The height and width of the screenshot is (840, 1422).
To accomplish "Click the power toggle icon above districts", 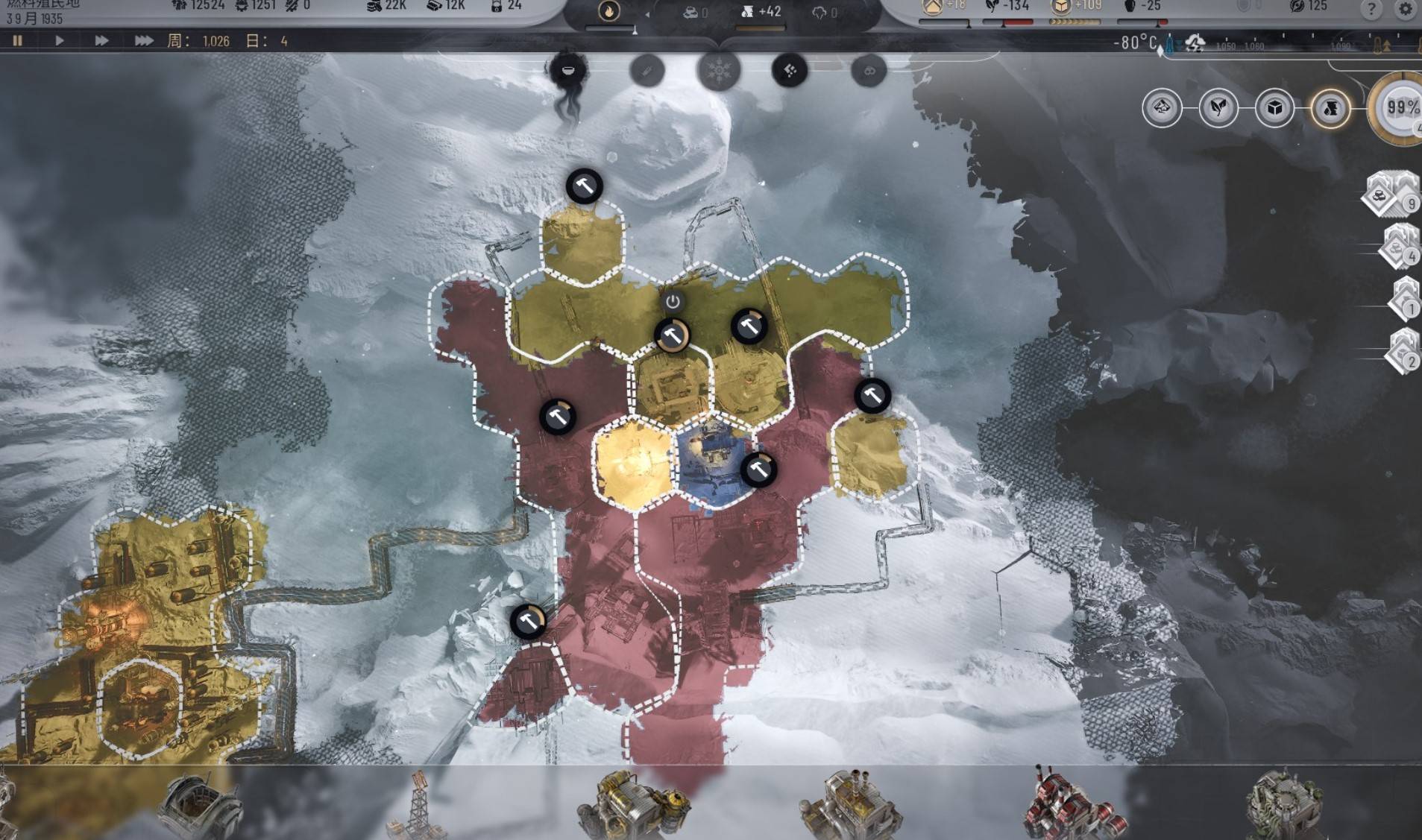I will pyautogui.click(x=673, y=302).
